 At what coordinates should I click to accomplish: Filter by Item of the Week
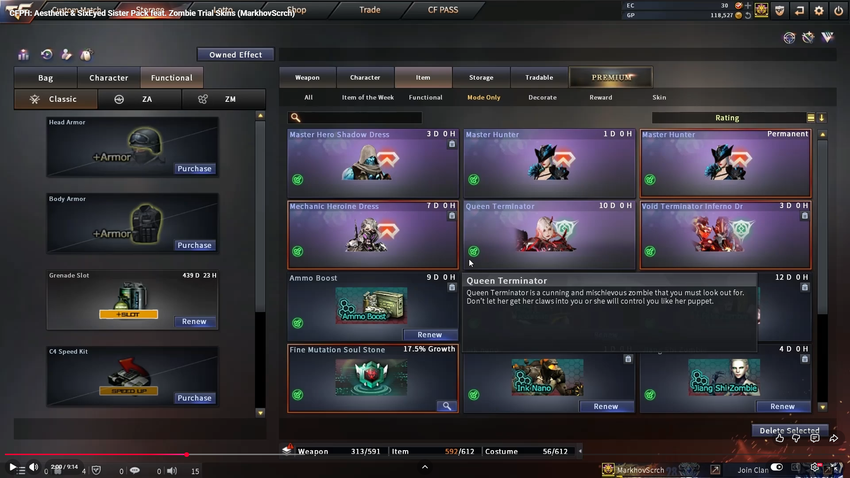coord(367,98)
